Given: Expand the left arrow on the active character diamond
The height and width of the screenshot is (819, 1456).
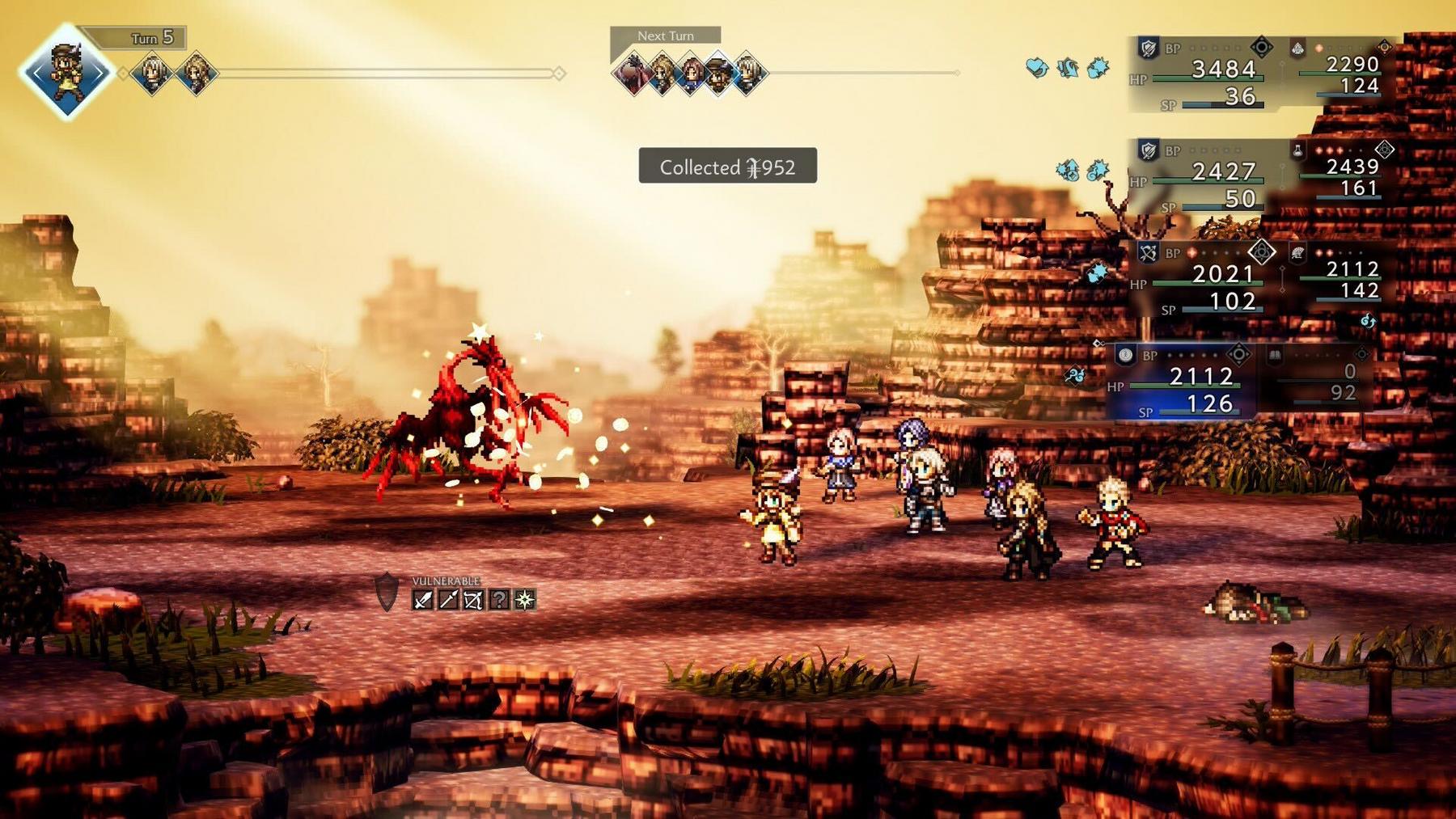Looking at the screenshot, I should pyautogui.click(x=36, y=73).
